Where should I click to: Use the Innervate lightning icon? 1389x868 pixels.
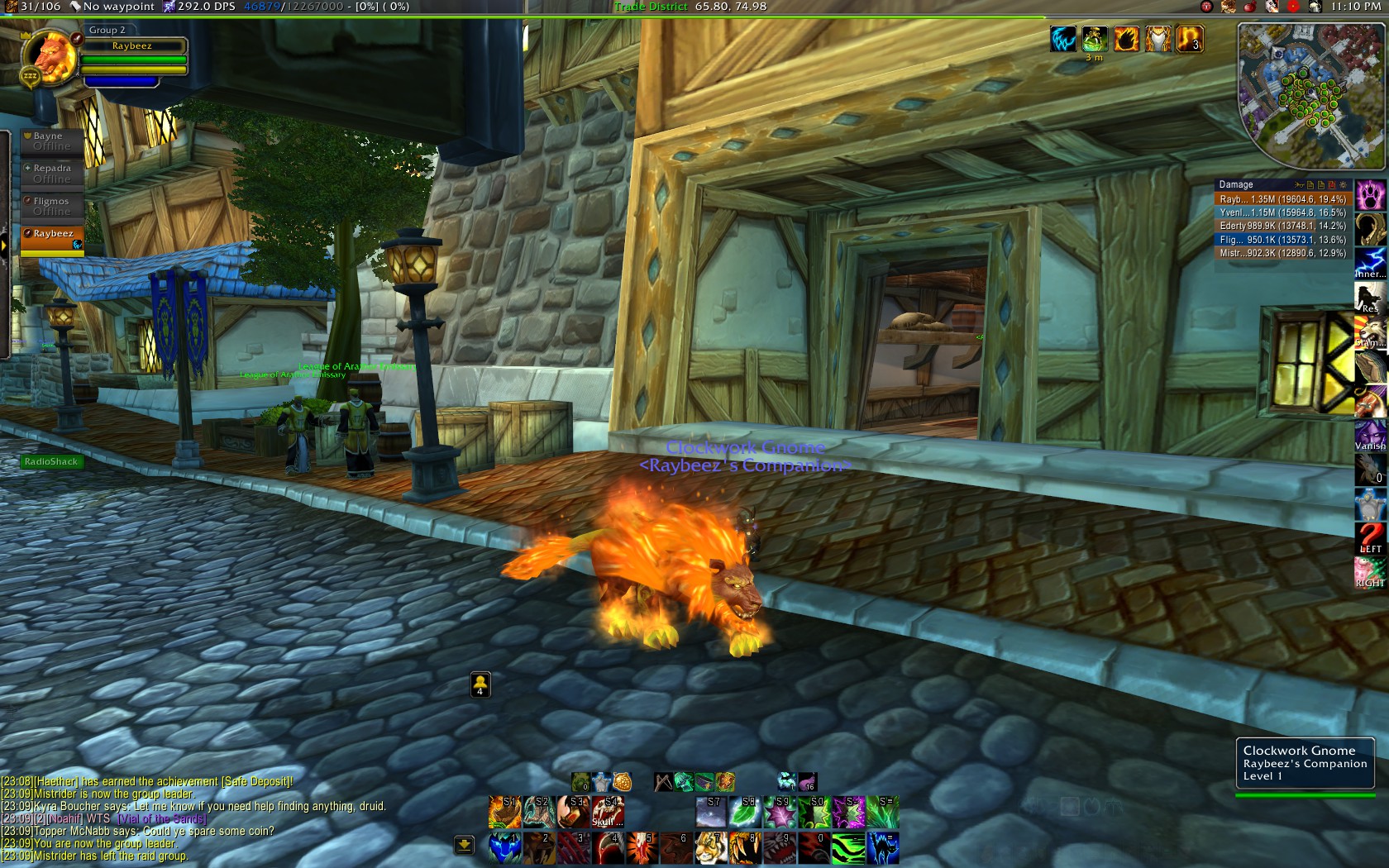(x=1370, y=262)
